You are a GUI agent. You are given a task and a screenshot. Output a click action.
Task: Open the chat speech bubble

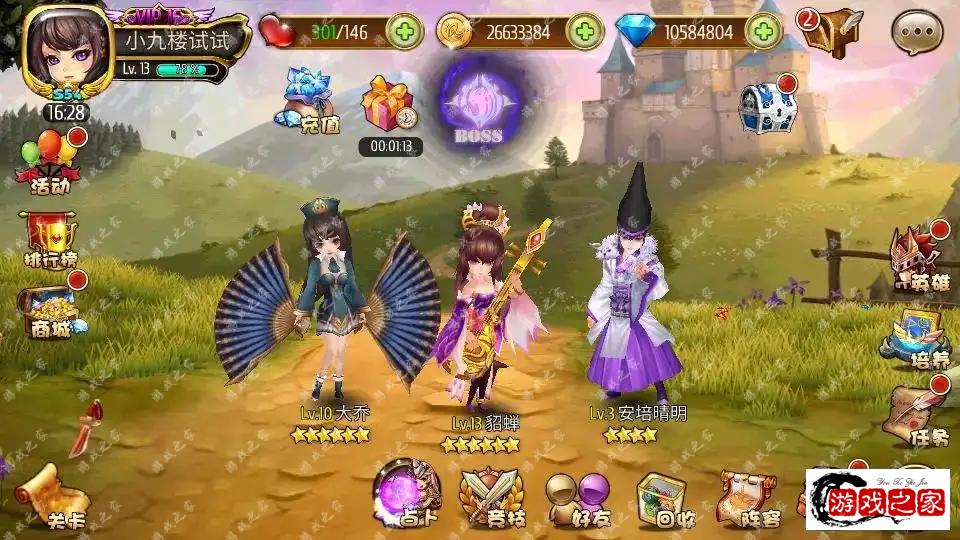click(x=916, y=32)
